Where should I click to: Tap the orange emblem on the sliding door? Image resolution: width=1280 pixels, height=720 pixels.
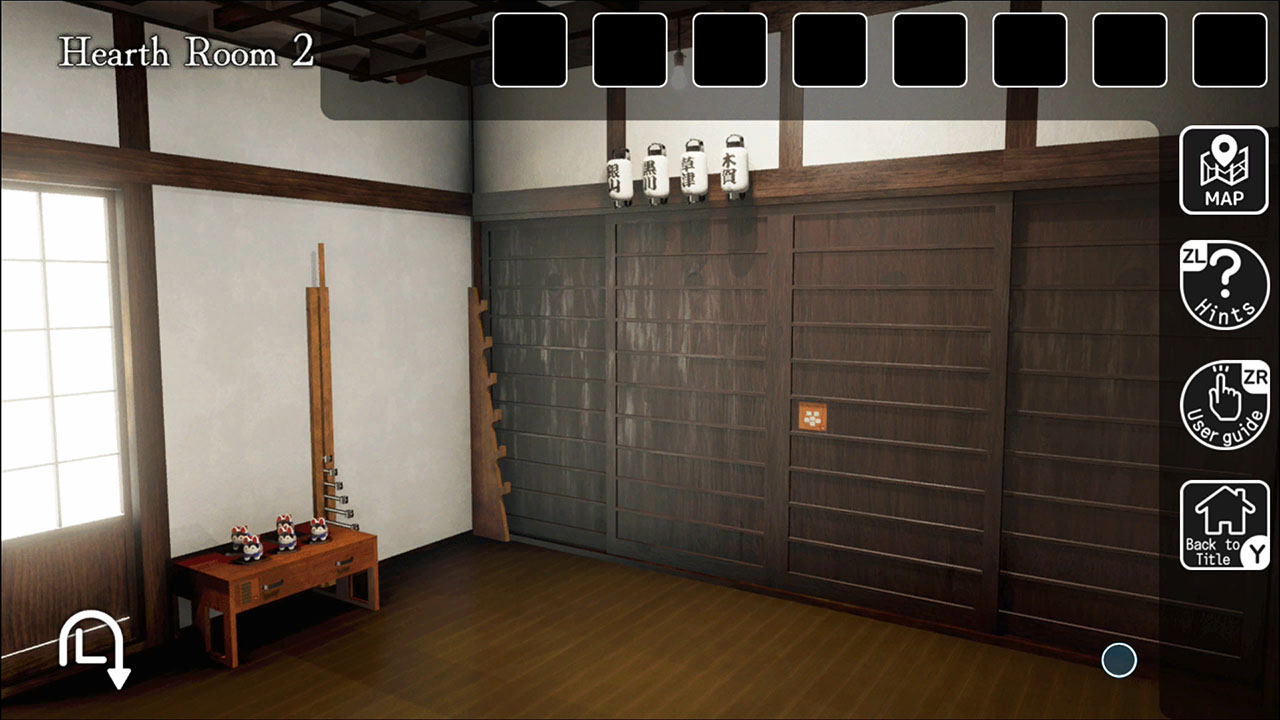coord(812,413)
